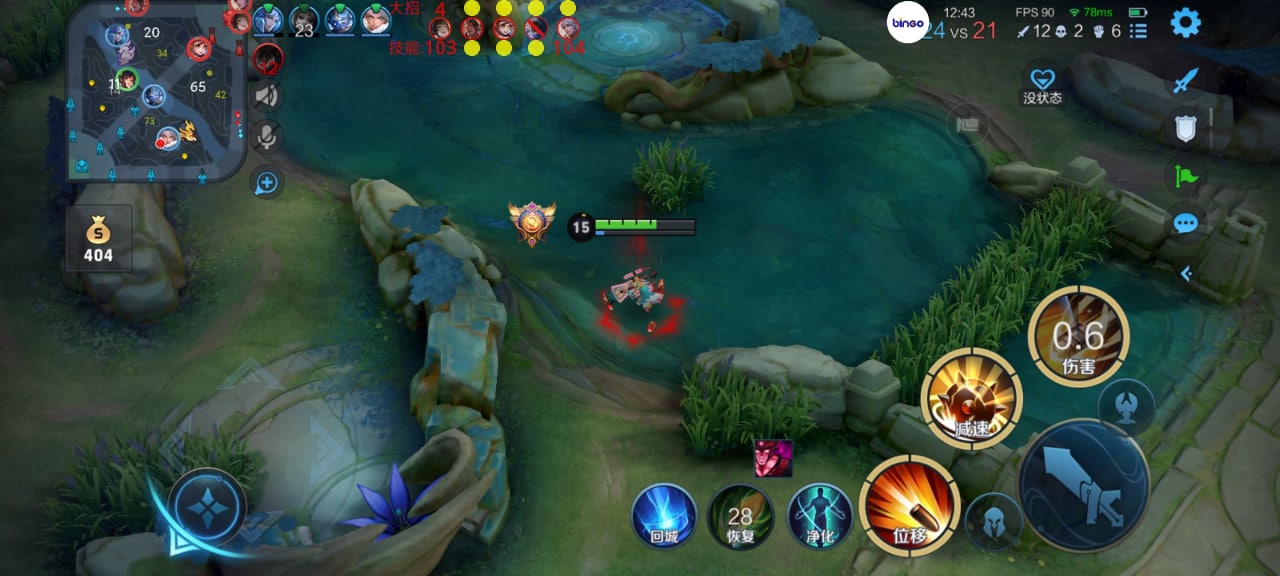Cast the 净化 purify spell

click(820, 516)
